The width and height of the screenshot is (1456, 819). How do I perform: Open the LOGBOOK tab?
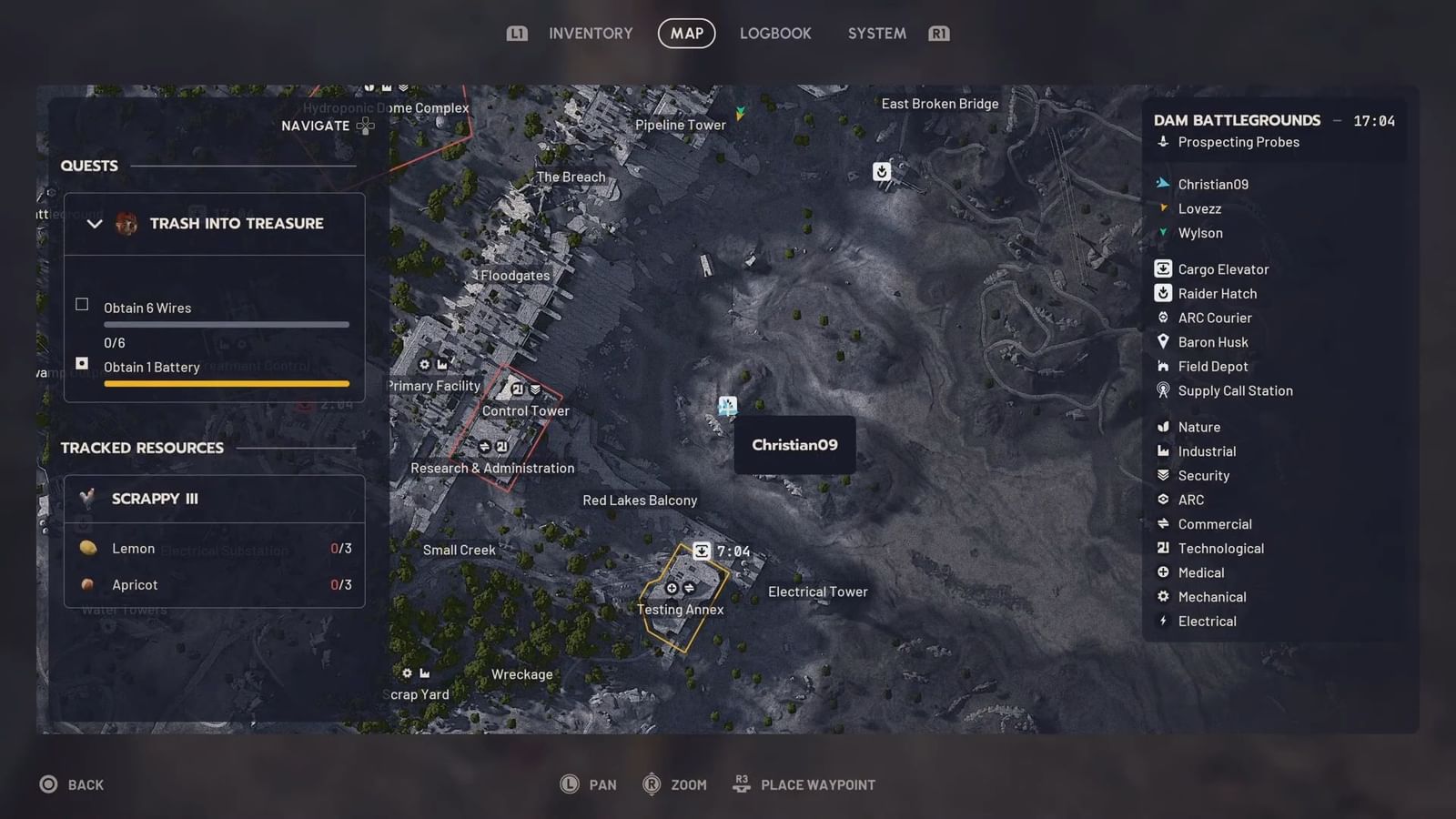[775, 33]
